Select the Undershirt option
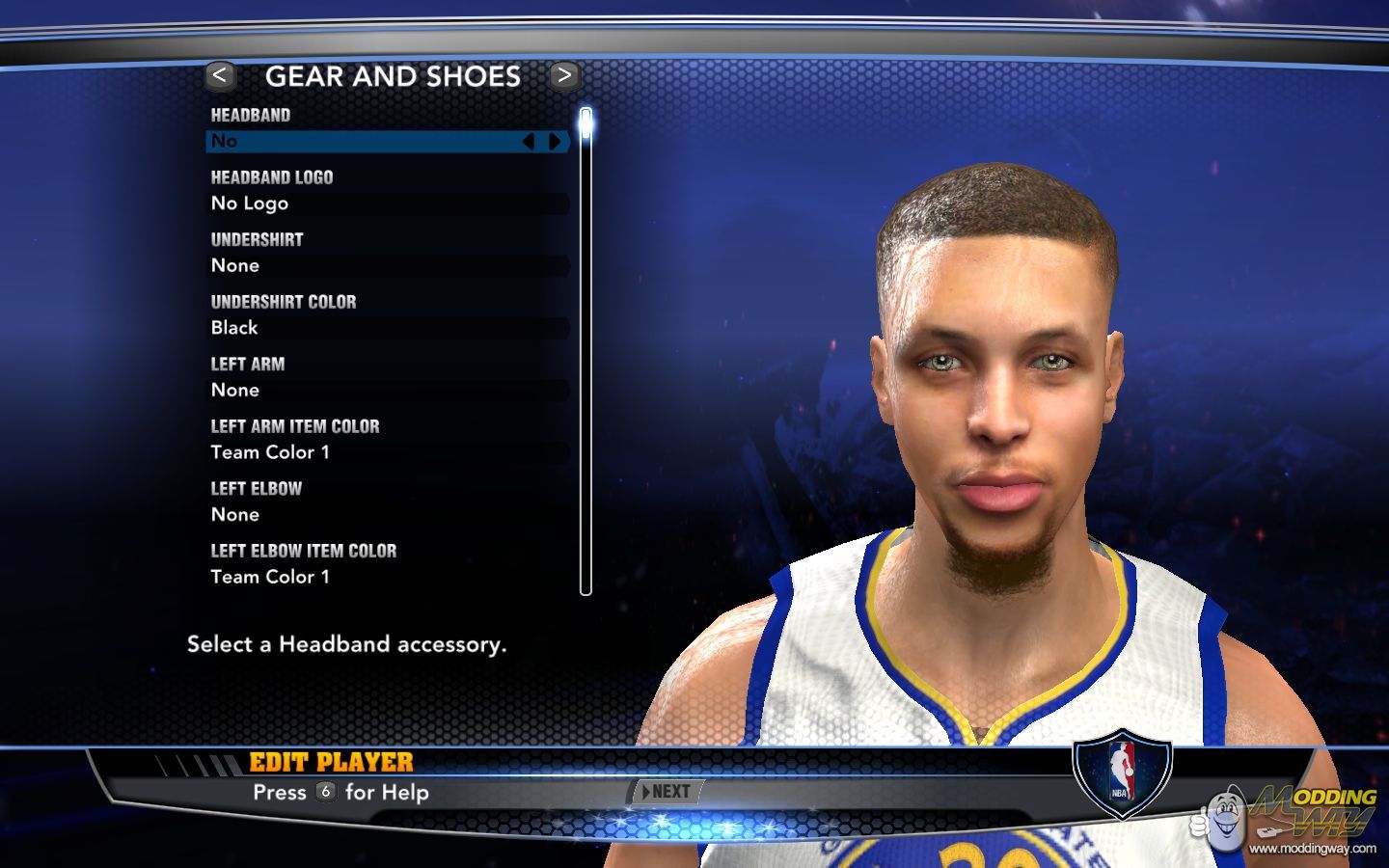Viewport: 1389px width, 868px height. (388, 265)
